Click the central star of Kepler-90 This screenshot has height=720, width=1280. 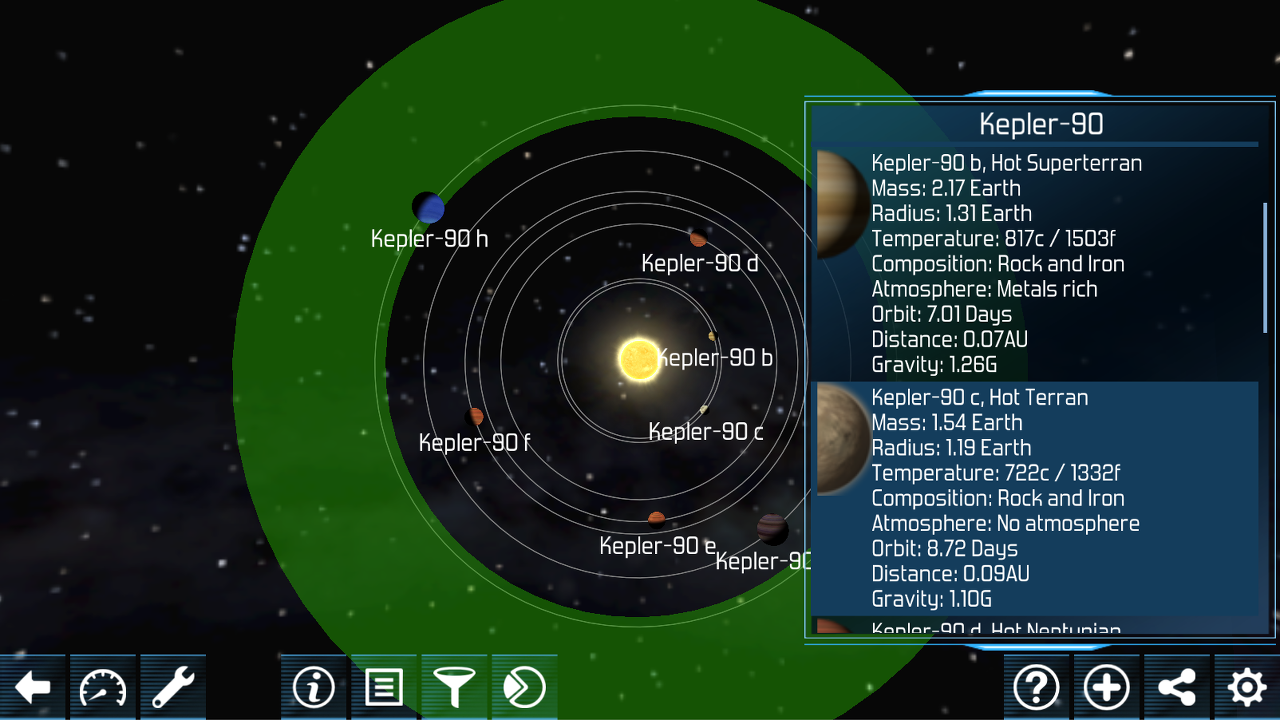(x=638, y=358)
